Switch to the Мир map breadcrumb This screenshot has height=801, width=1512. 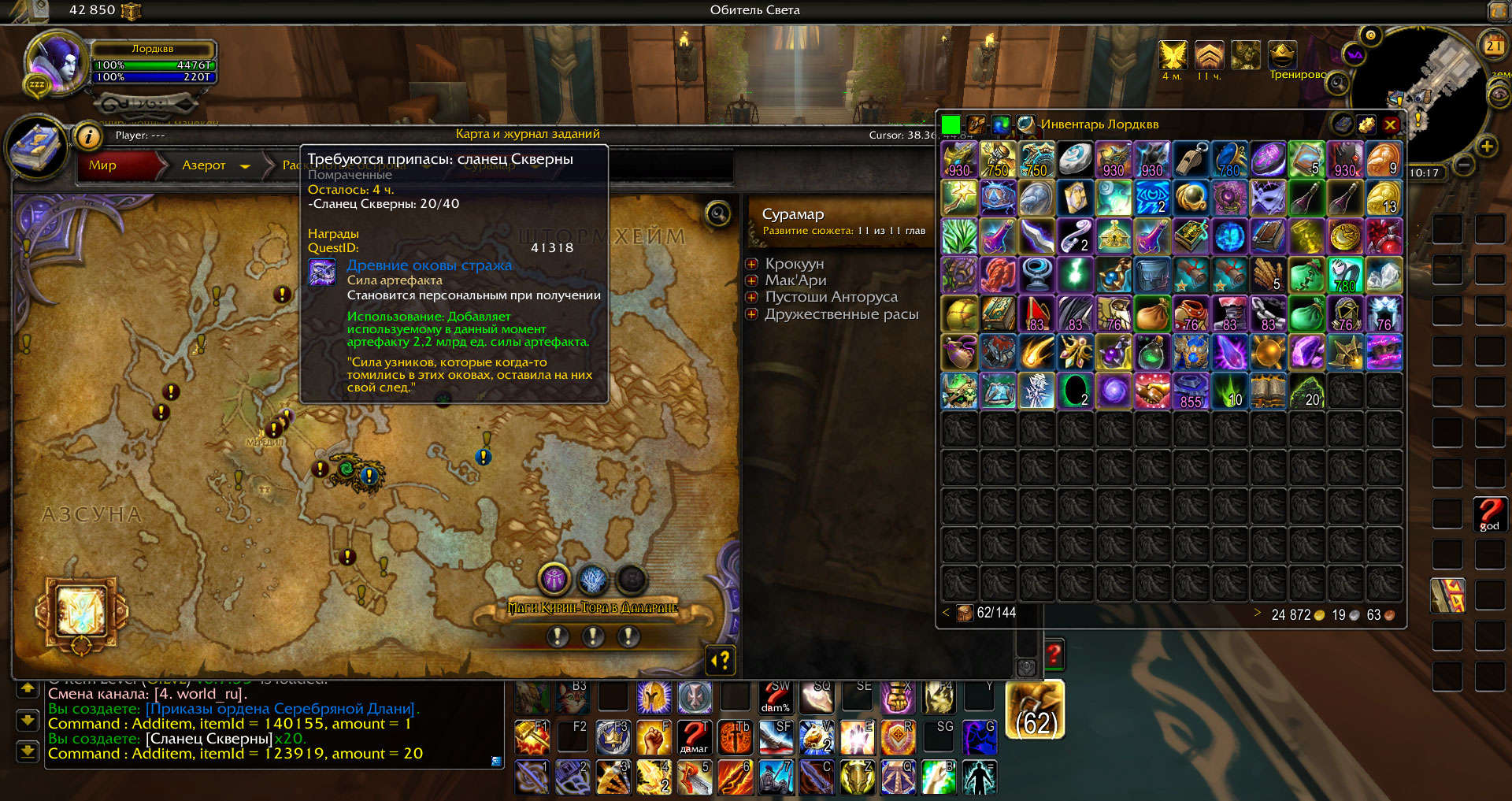click(x=103, y=165)
